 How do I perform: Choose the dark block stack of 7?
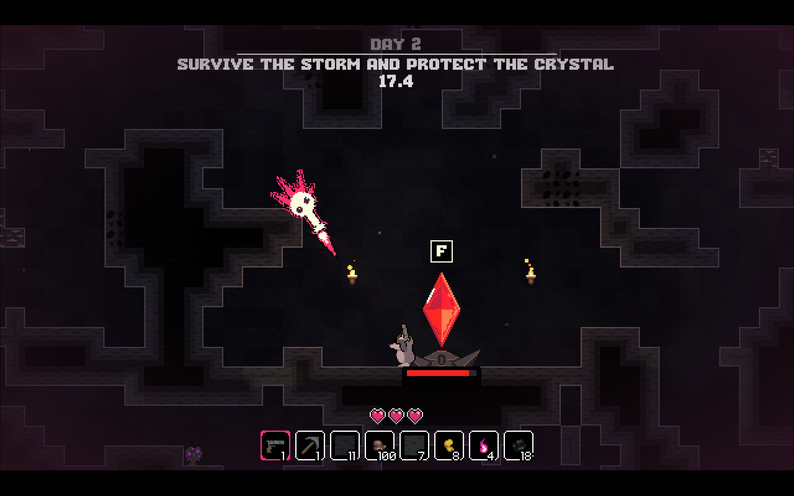(x=414, y=445)
